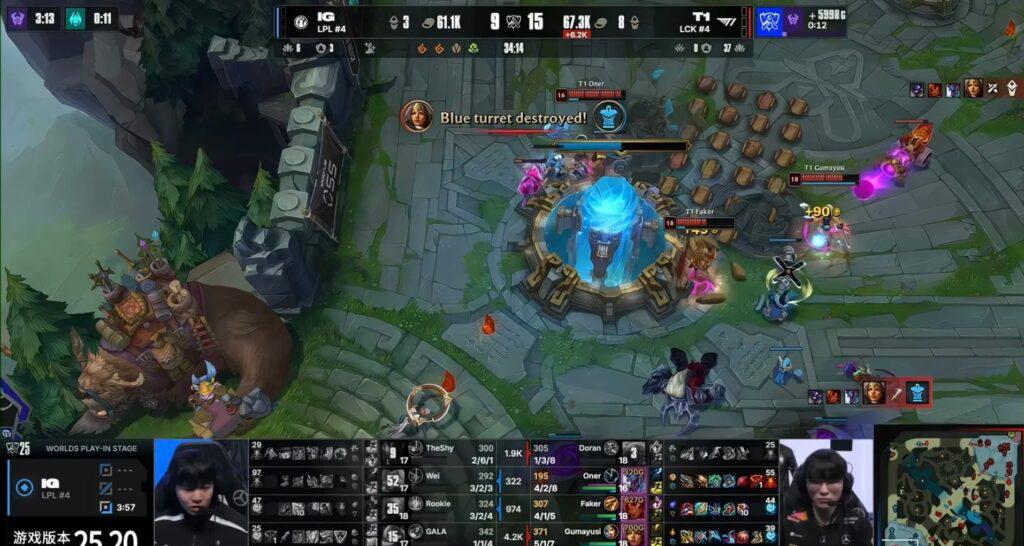Click Faker's champion portrait in scoreboard
Viewport: 1024px width, 546px height.
[x=633, y=506]
